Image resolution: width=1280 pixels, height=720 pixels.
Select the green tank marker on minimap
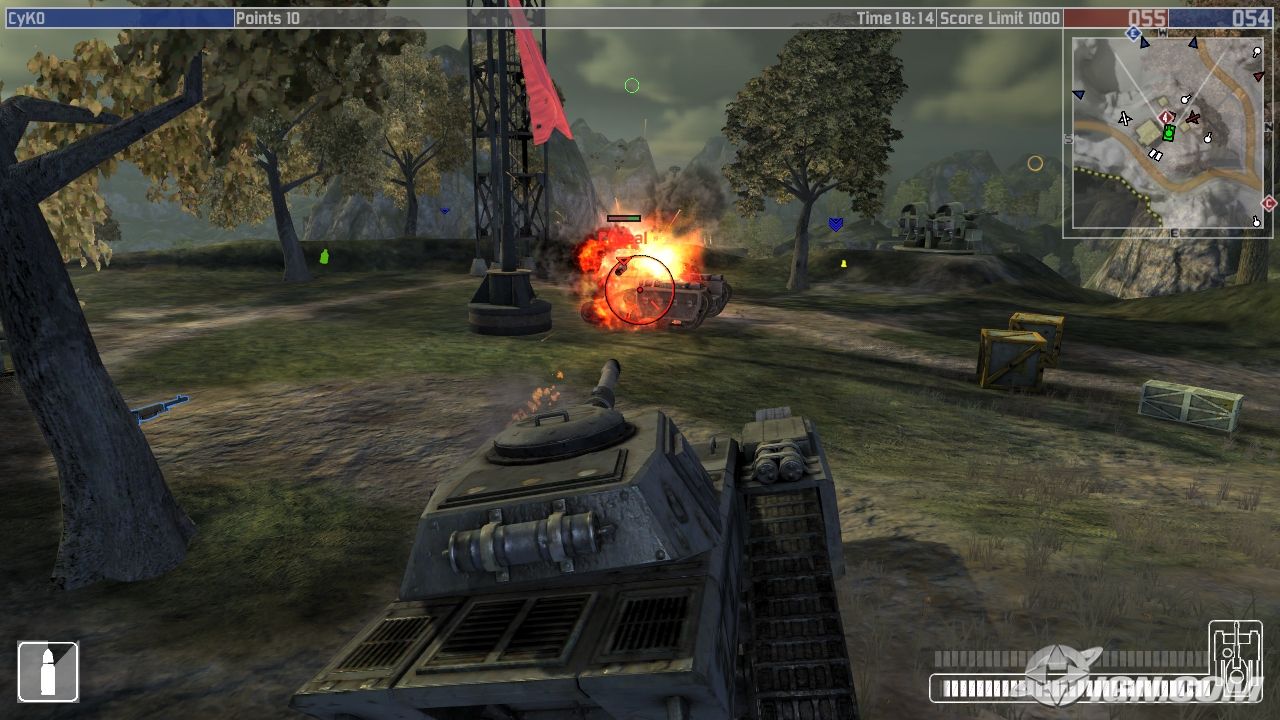[x=1168, y=133]
